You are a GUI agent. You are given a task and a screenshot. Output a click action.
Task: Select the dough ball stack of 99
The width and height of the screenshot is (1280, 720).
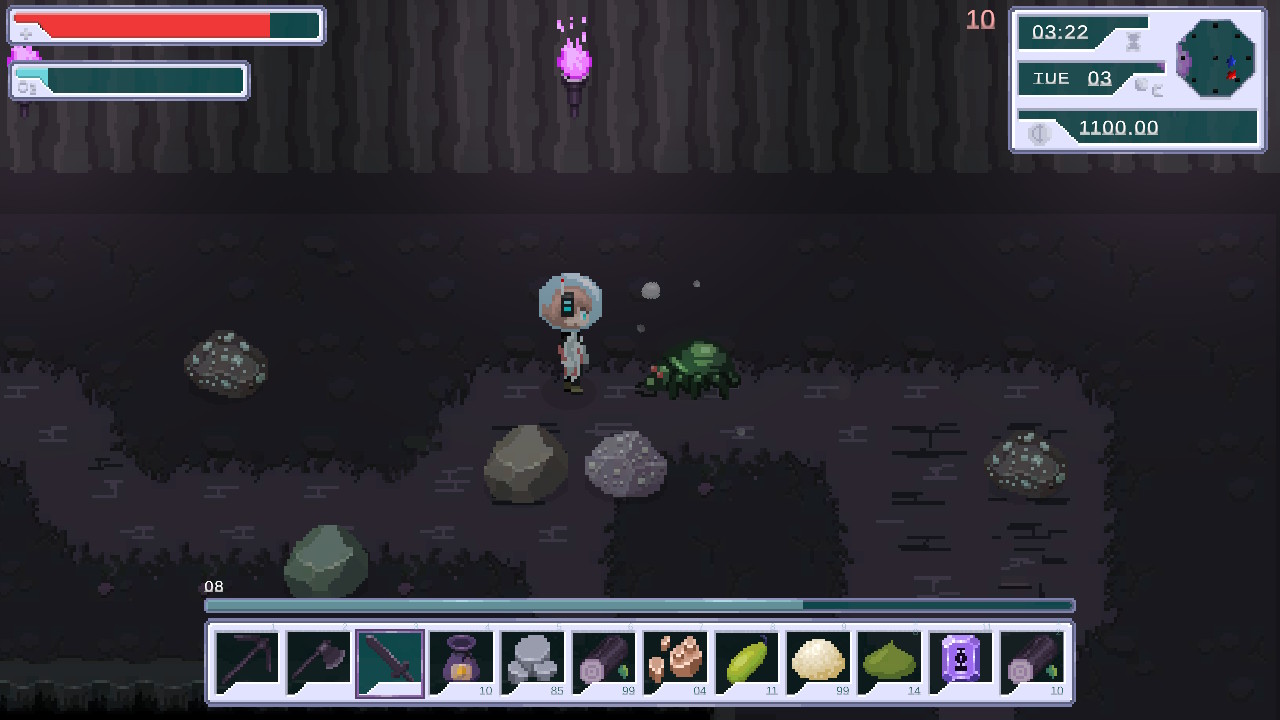tap(818, 660)
